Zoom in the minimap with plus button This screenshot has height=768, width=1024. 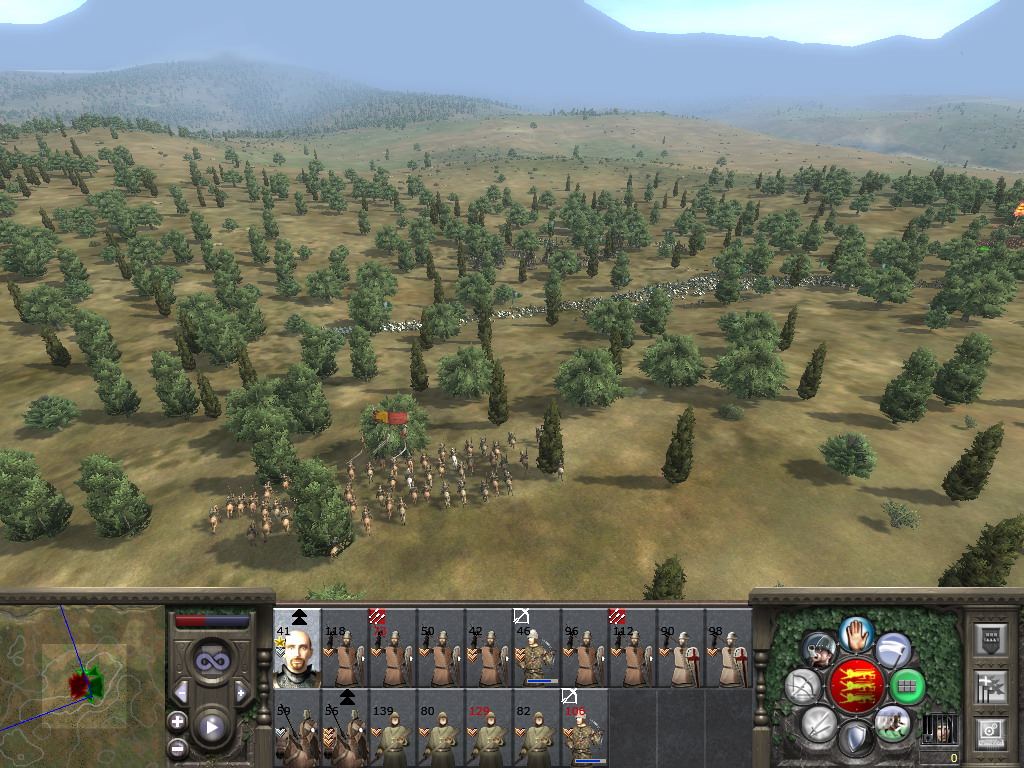point(177,721)
